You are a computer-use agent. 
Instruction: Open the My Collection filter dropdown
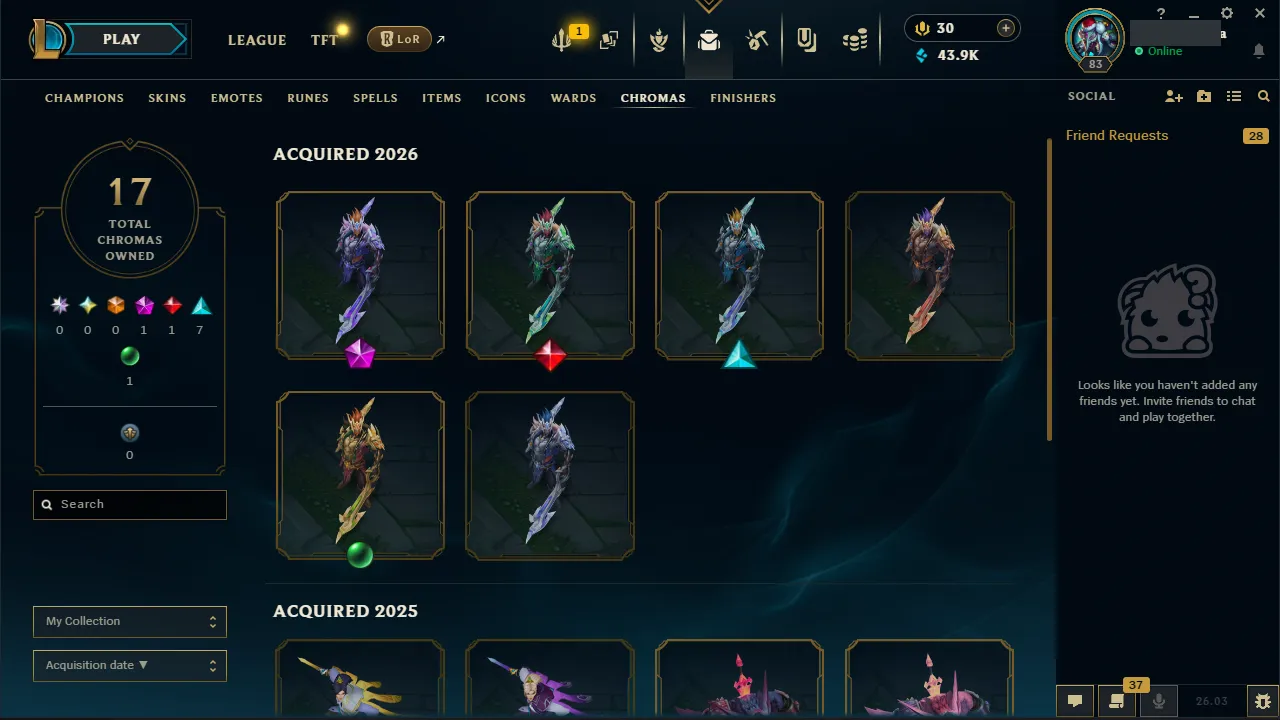pyautogui.click(x=129, y=621)
